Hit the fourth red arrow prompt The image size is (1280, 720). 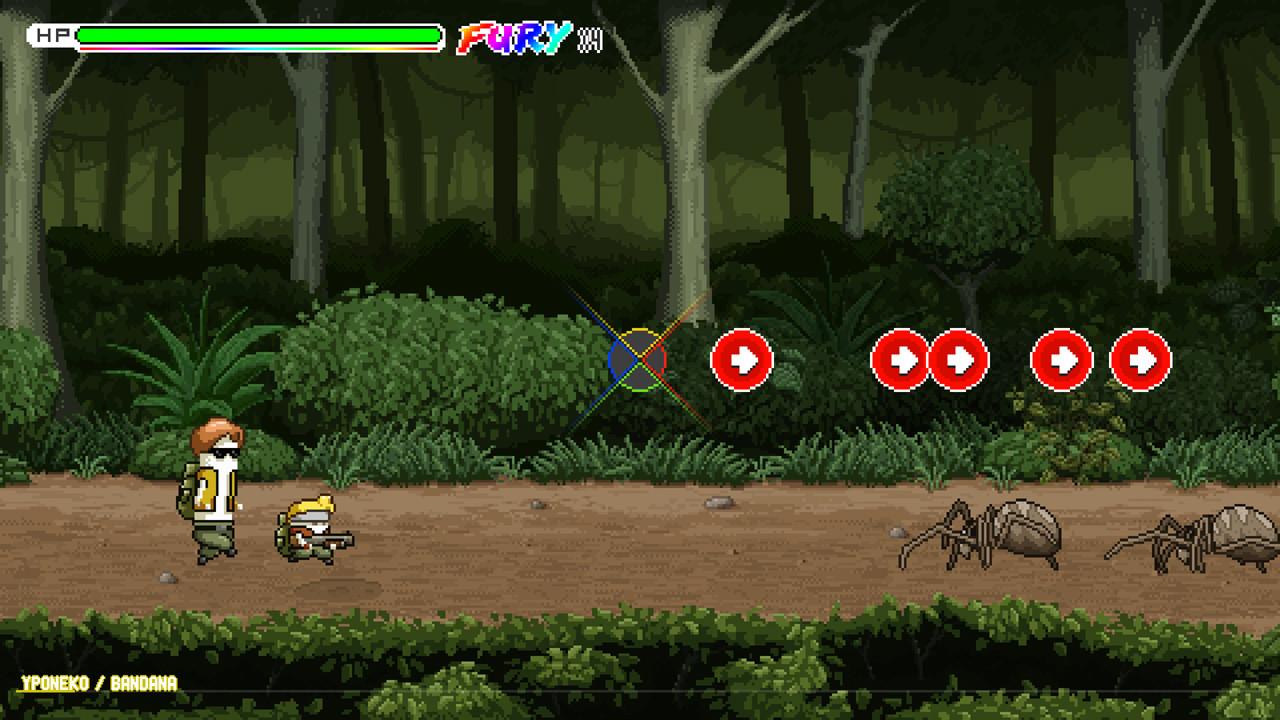point(1061,360)
